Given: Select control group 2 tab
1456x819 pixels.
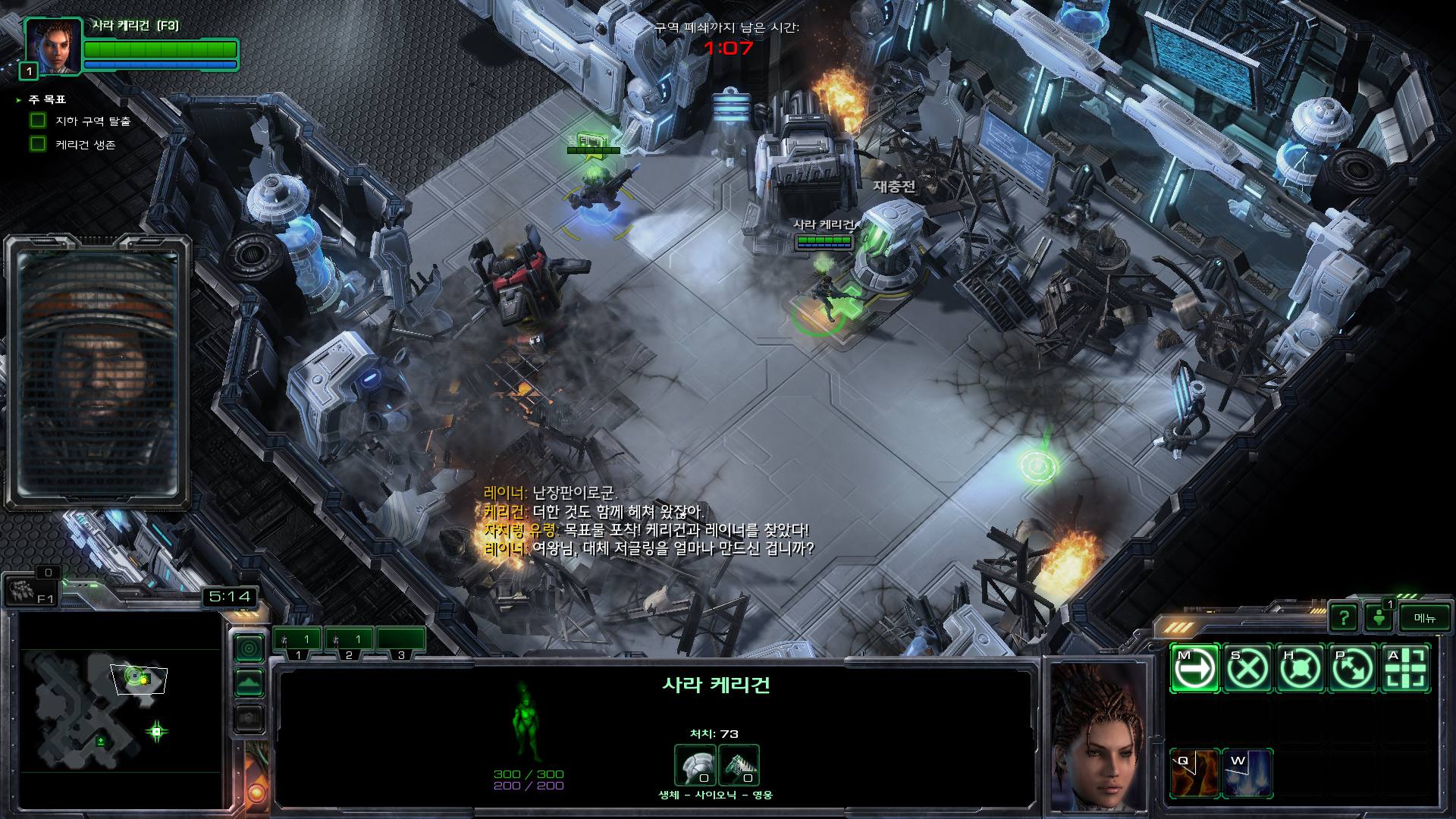Looking at the screenshot, I should pos(349,642).
